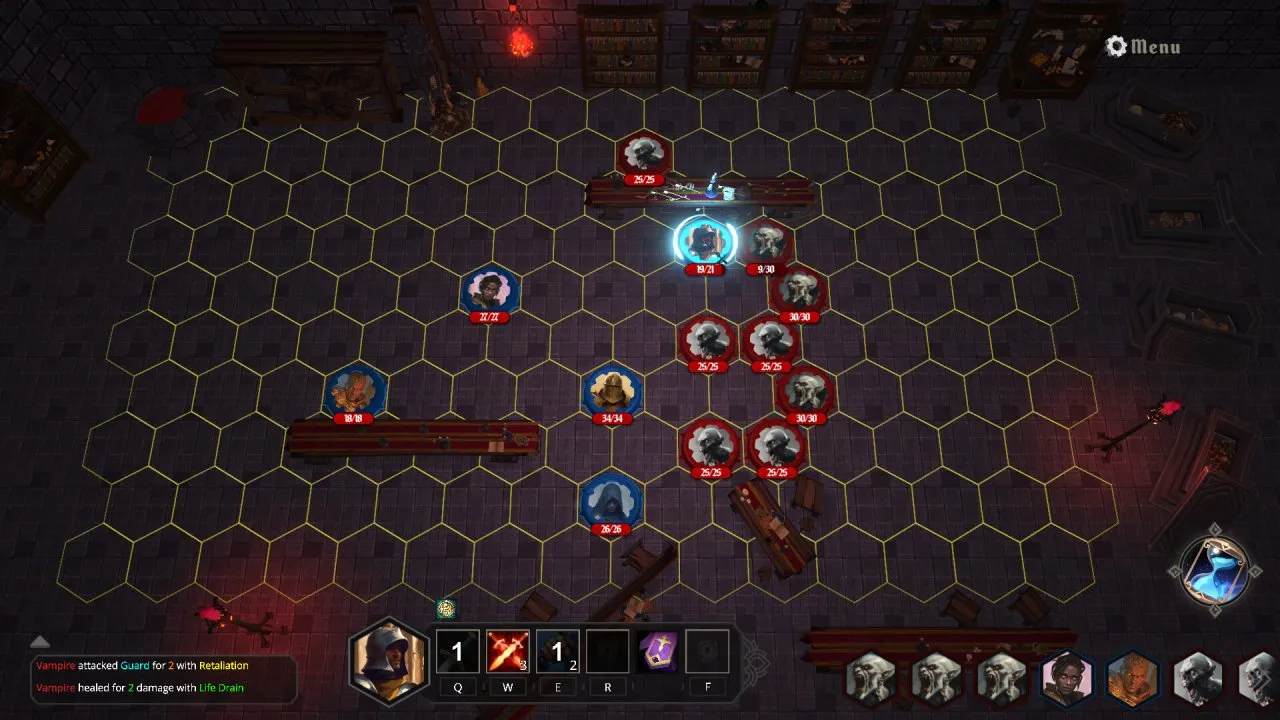This screenshot has width=1280, height=720.
Task: Activate the crossed flaming swords ability
Action: pyautogui.click(x=507, y=652)
